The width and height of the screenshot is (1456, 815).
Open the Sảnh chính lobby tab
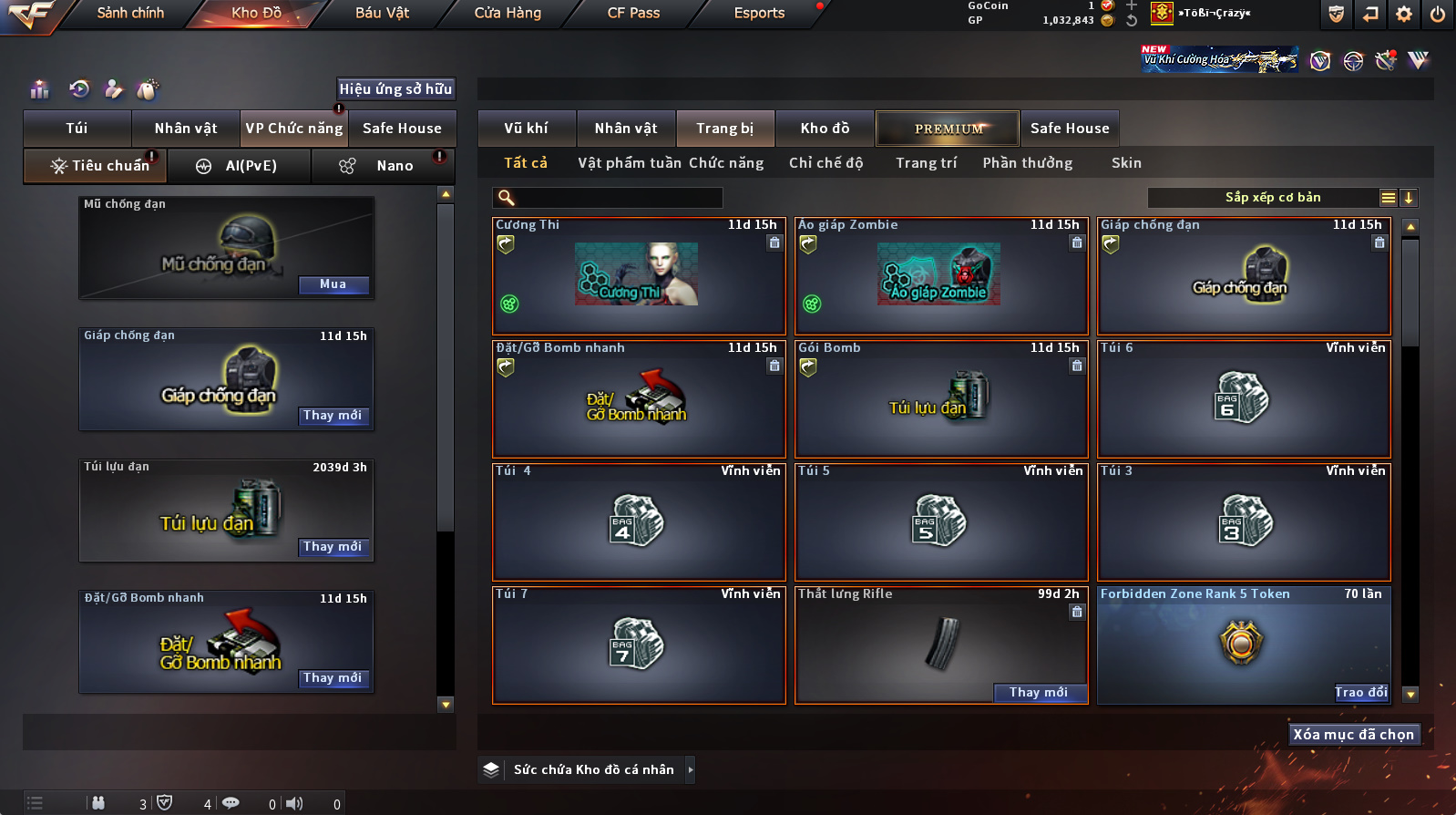[130, 13]
